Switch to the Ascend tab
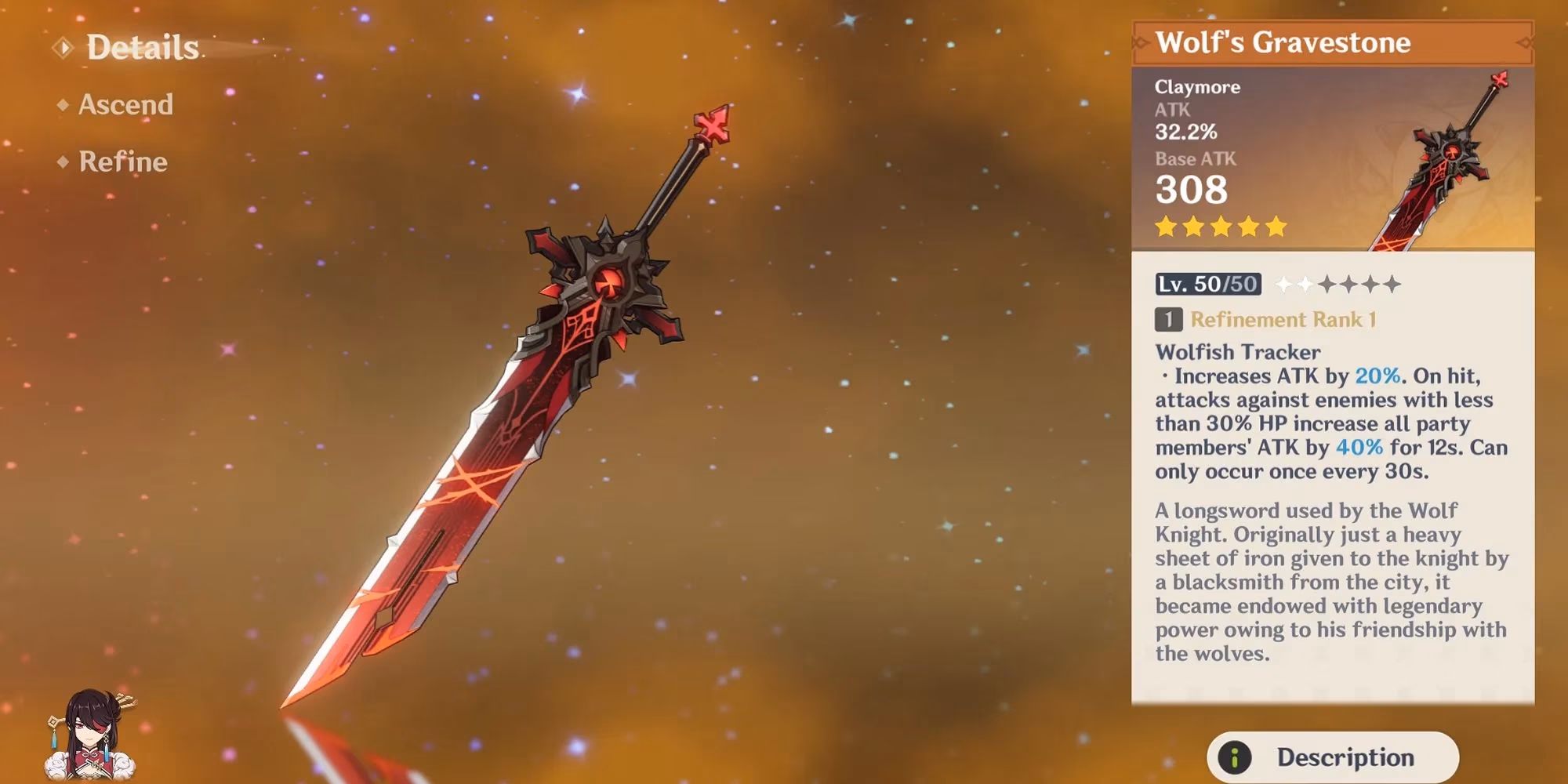This screenshot has height=784, width=1568. point(125,105)
